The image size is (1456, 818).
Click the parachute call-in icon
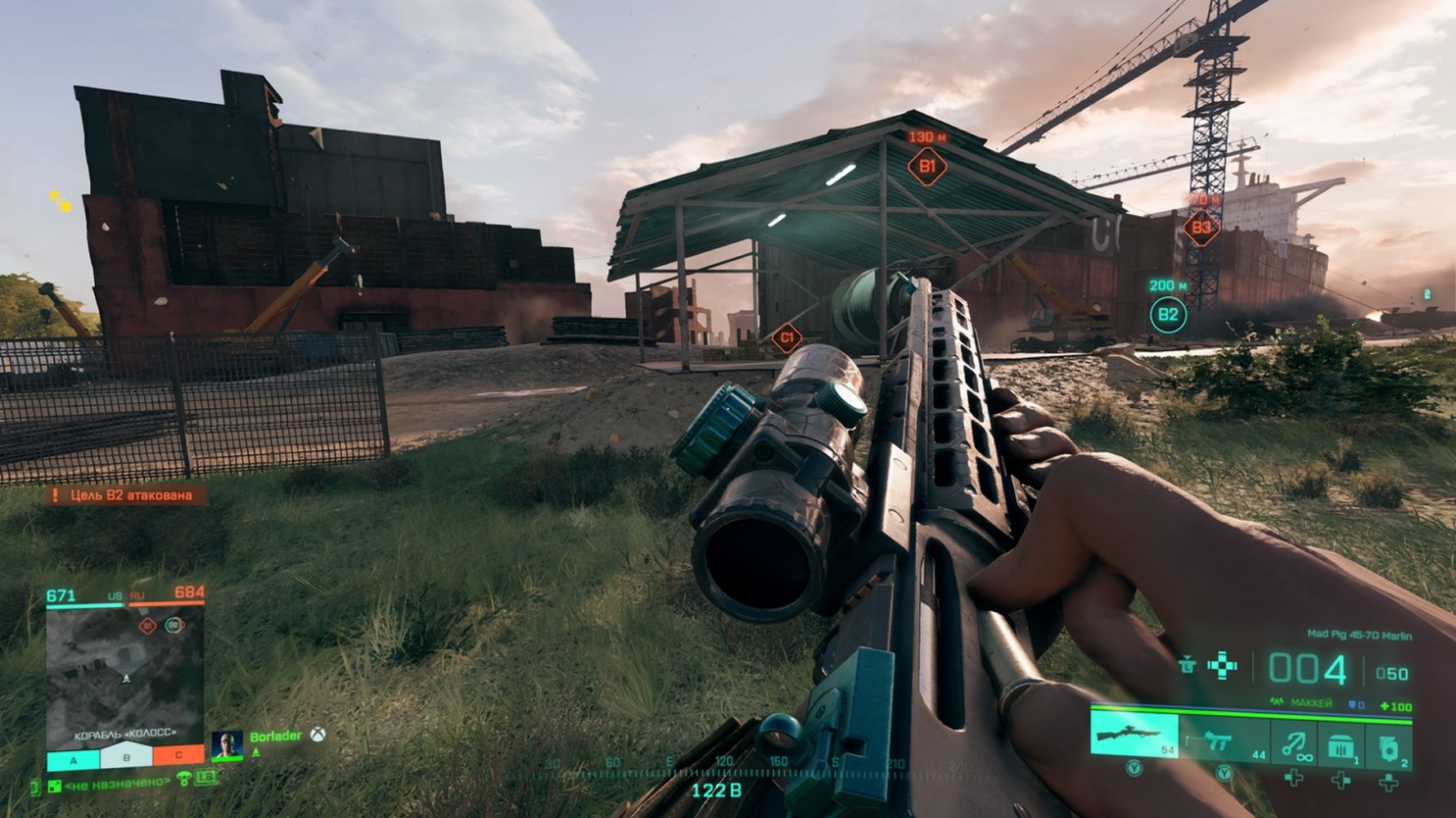pyautogui.click(x=184, y=779)
